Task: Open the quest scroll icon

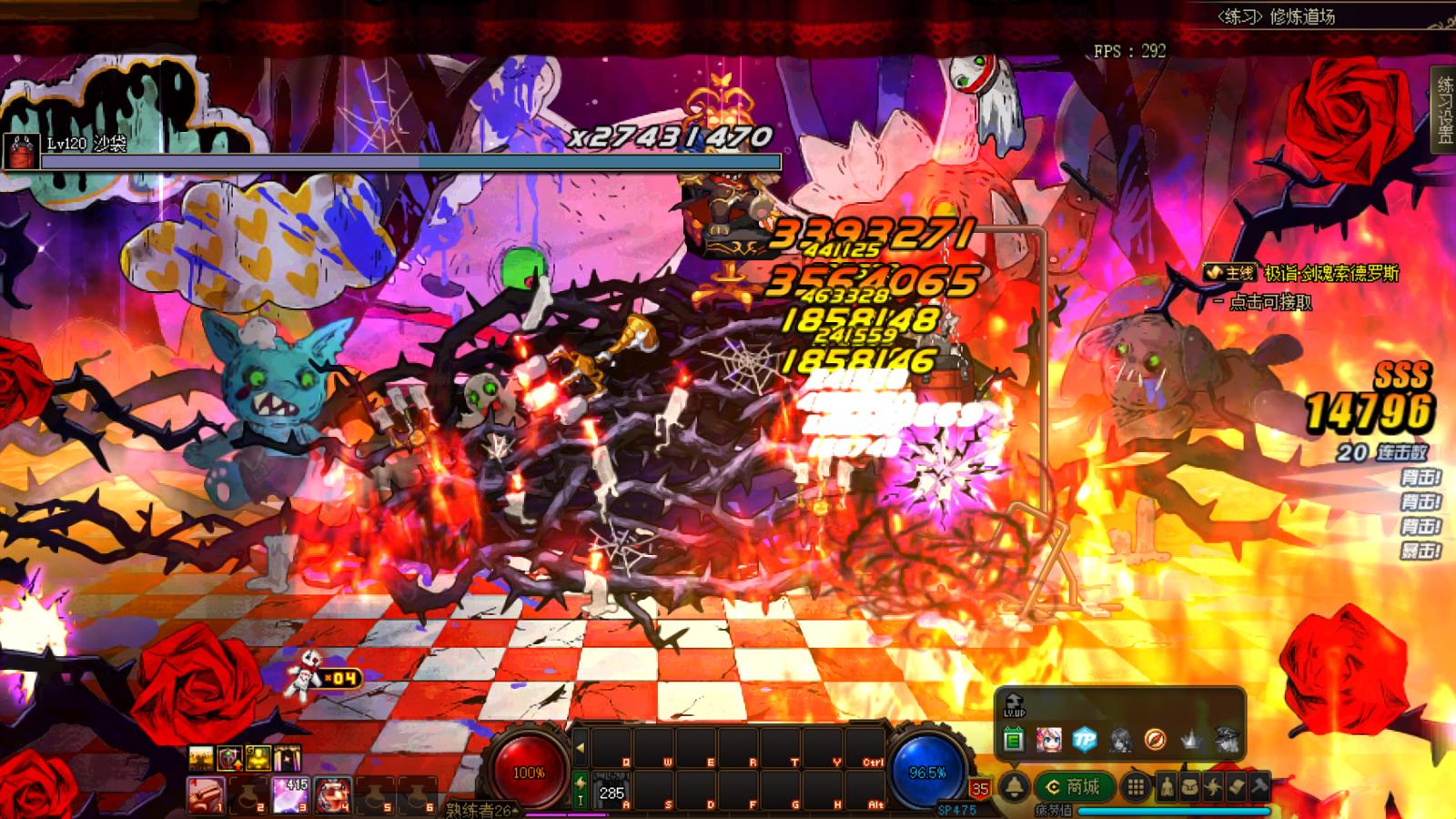Action: [x=1237, y=786]
